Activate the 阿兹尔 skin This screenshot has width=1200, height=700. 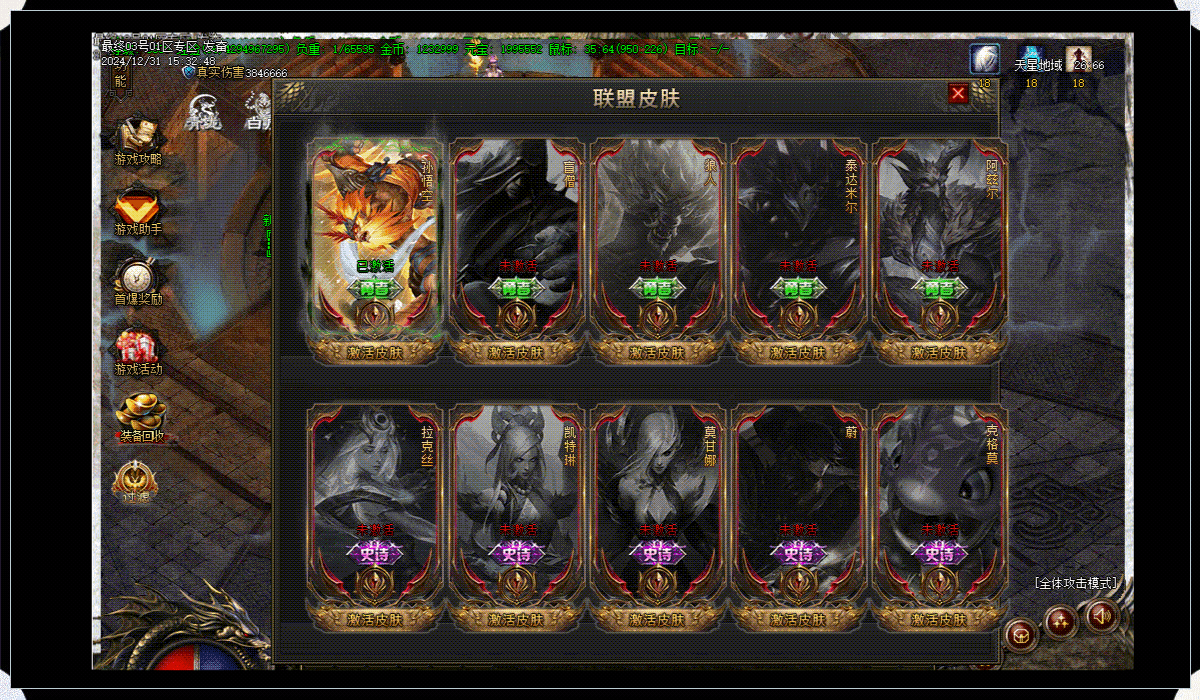pyautogui.click(x=939, y=352)
